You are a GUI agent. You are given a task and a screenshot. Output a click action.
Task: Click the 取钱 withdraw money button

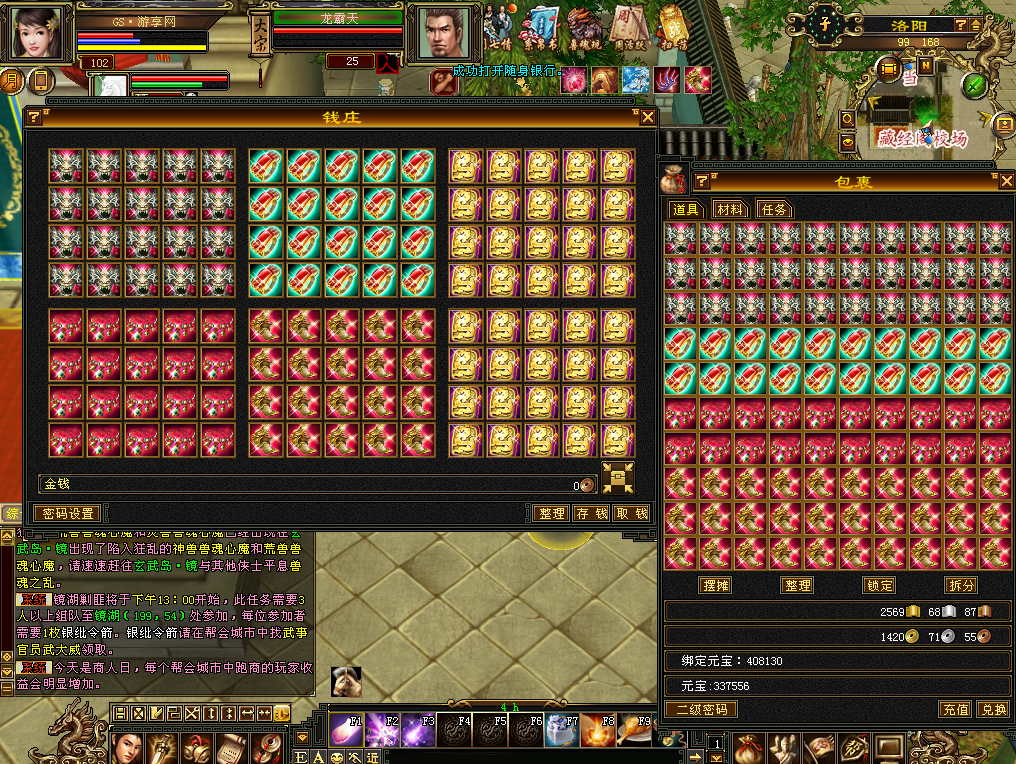coord(631,513)
